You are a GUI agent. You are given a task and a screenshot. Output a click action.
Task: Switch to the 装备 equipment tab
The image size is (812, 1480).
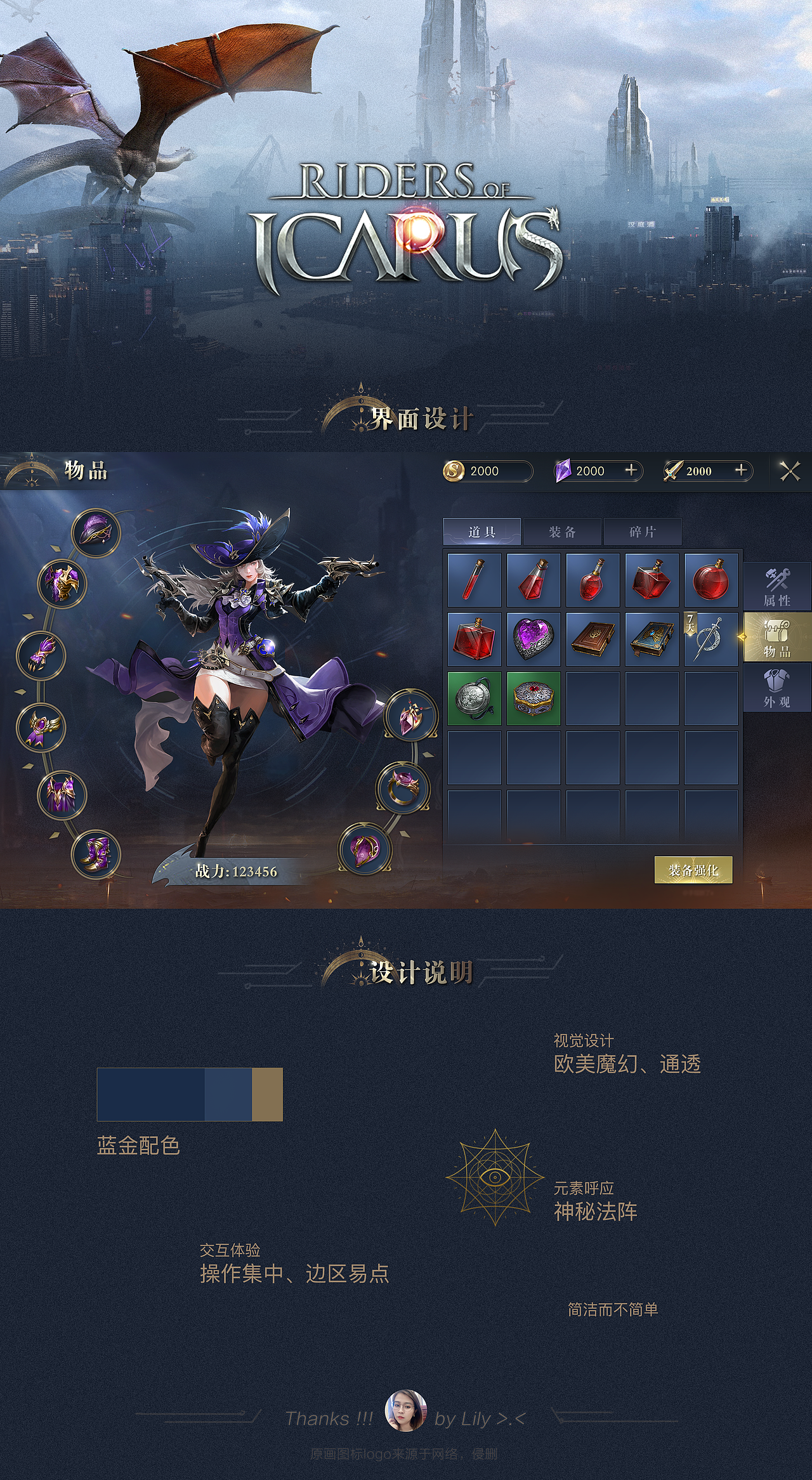coord(562,532)
